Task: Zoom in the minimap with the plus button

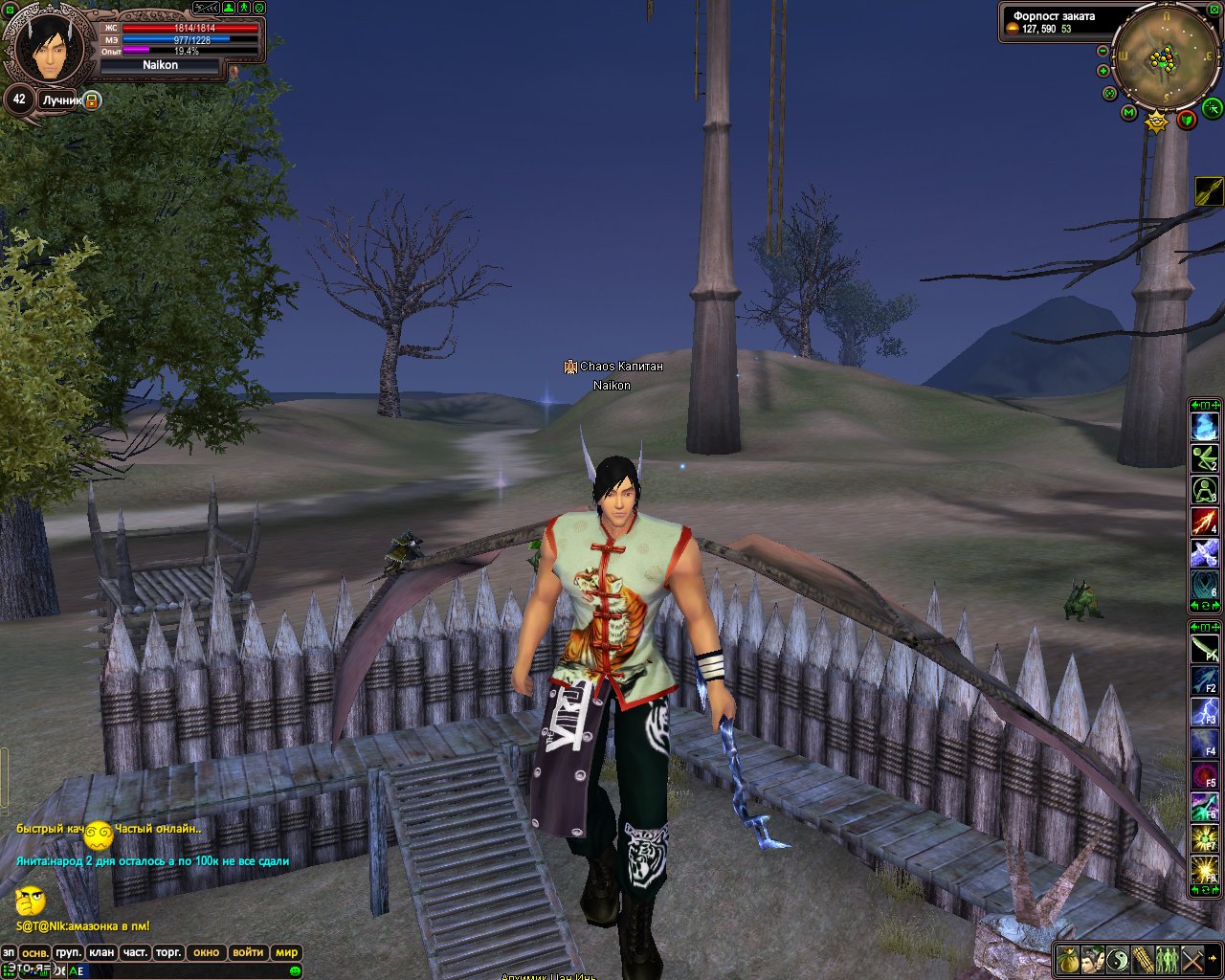Action: coord(1103,71)
